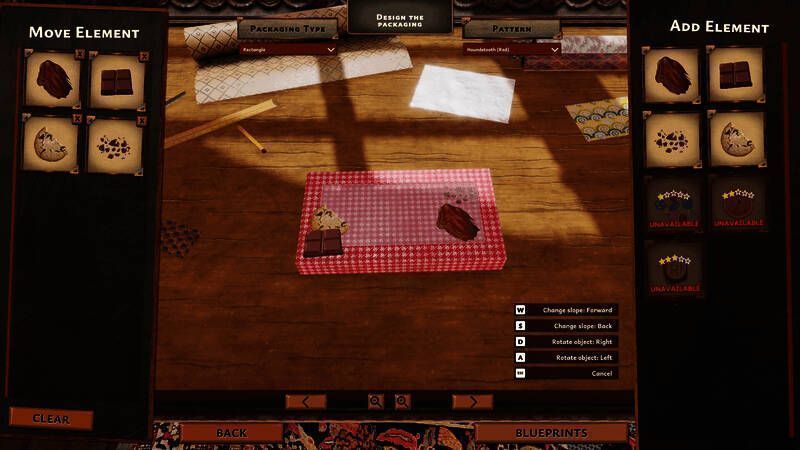
Task: Click the right arrow button under the table
Action: (472, 401)
